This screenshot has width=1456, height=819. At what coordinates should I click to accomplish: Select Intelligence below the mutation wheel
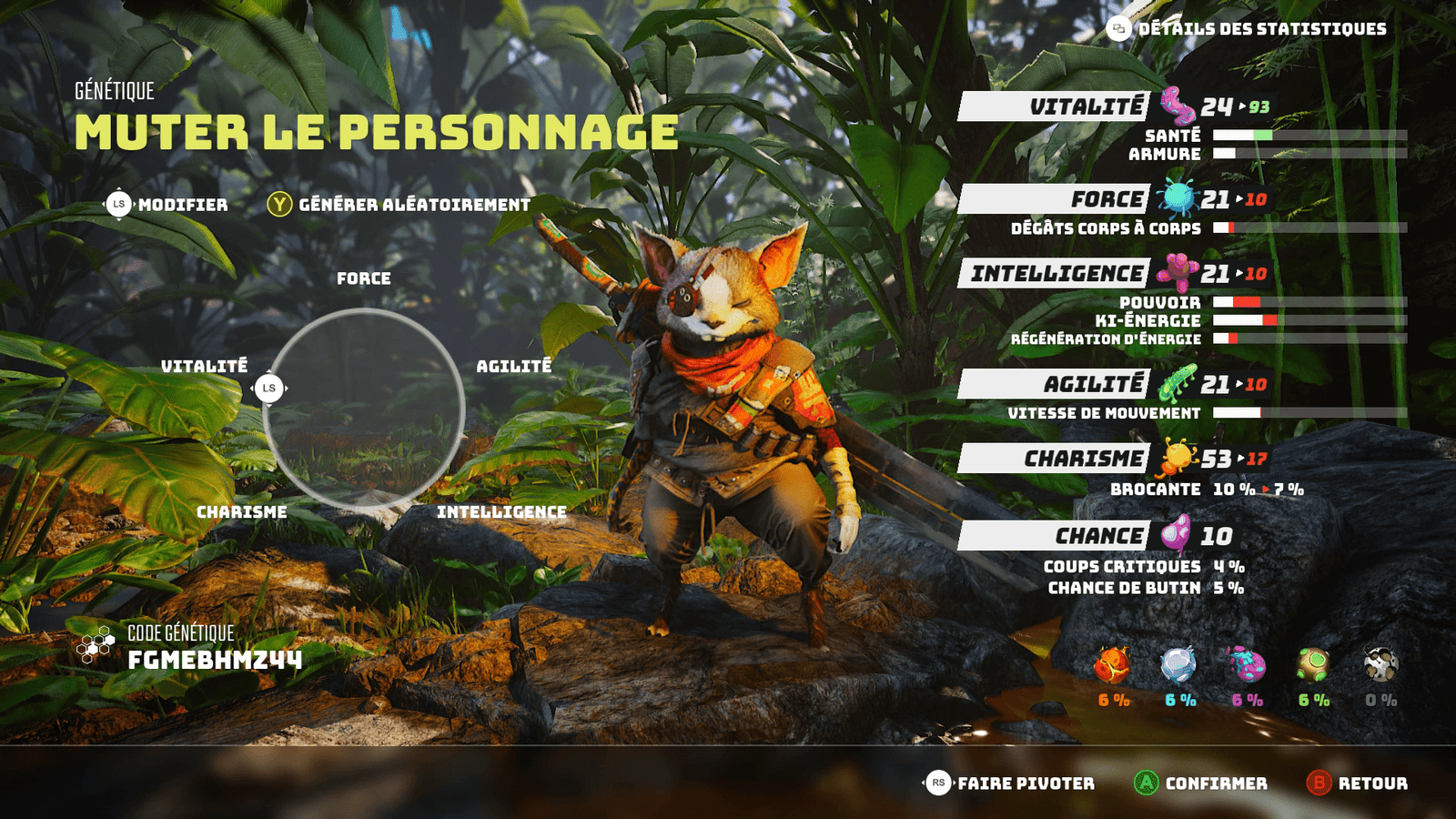pos(501,512)
